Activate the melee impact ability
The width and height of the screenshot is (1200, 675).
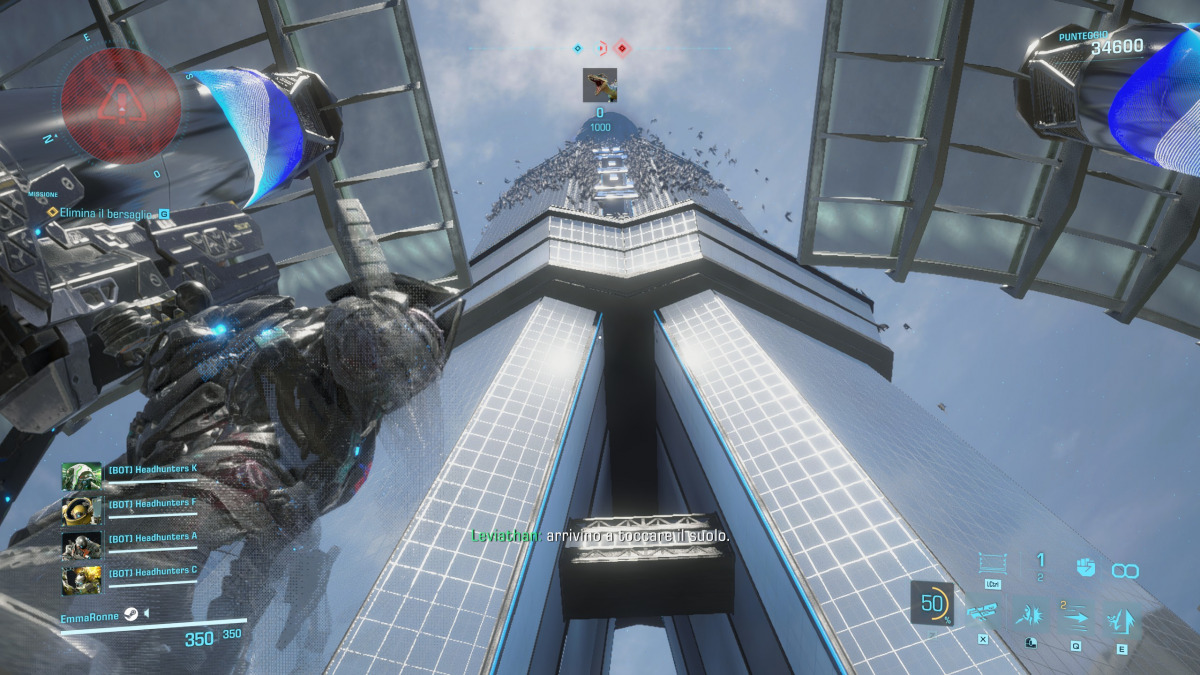coord(1030,616)
